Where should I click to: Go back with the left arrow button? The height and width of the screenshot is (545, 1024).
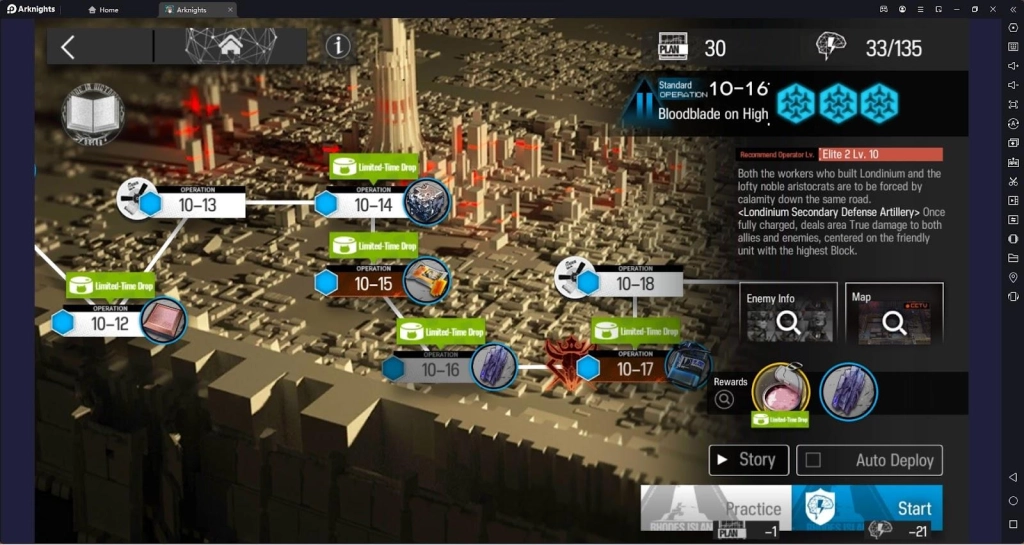(68, 47)
